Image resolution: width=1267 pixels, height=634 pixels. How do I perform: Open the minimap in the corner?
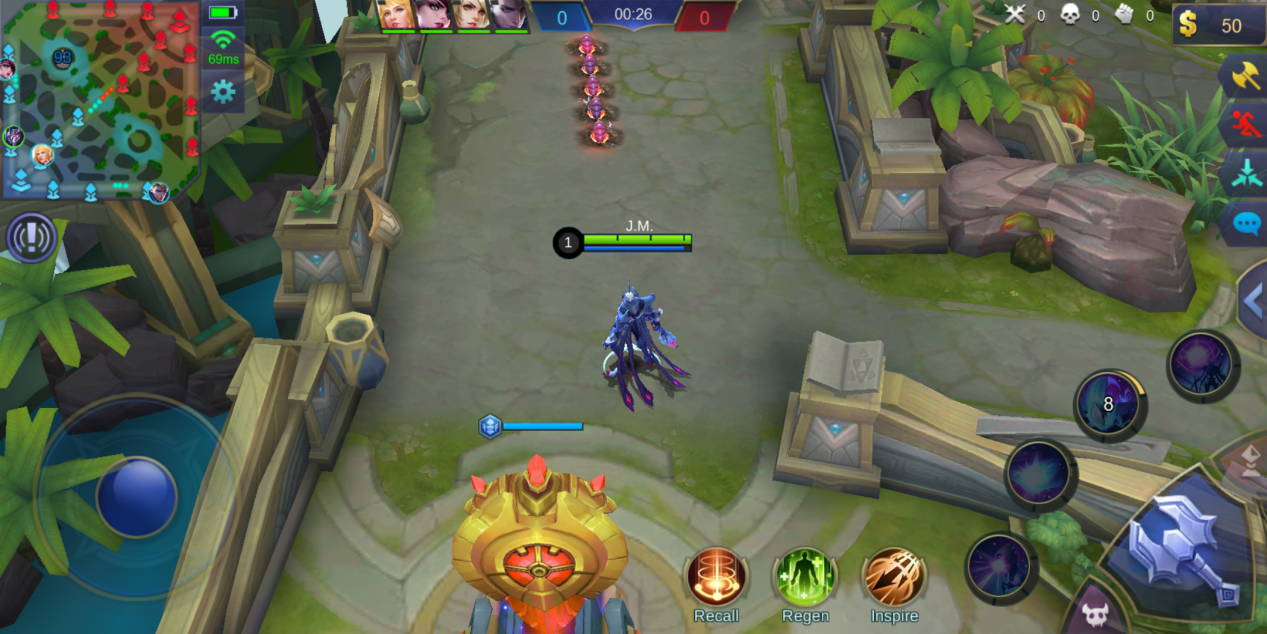click(x=100, y=100)
